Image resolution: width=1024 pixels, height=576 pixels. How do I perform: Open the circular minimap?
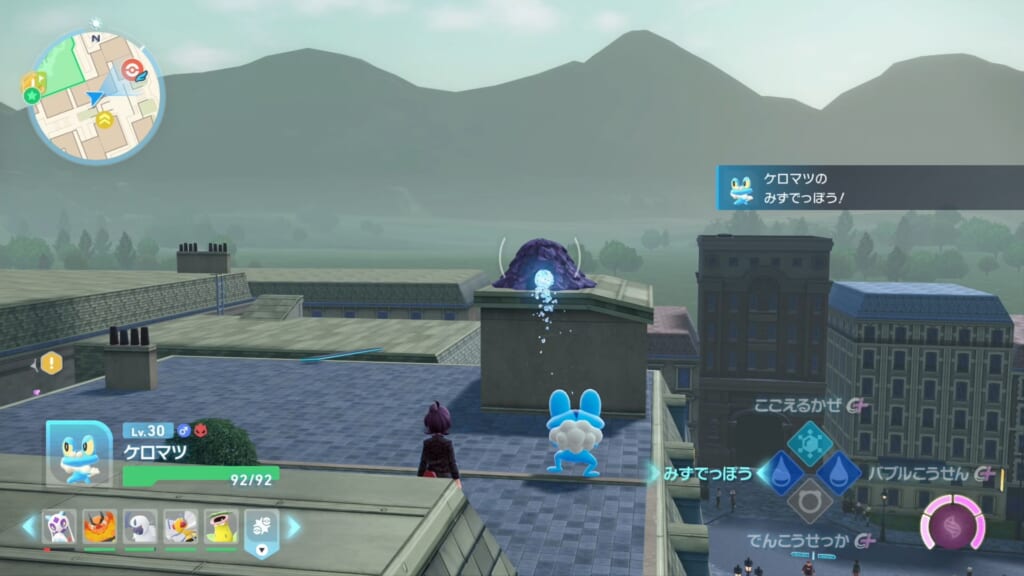coord(93,97)
